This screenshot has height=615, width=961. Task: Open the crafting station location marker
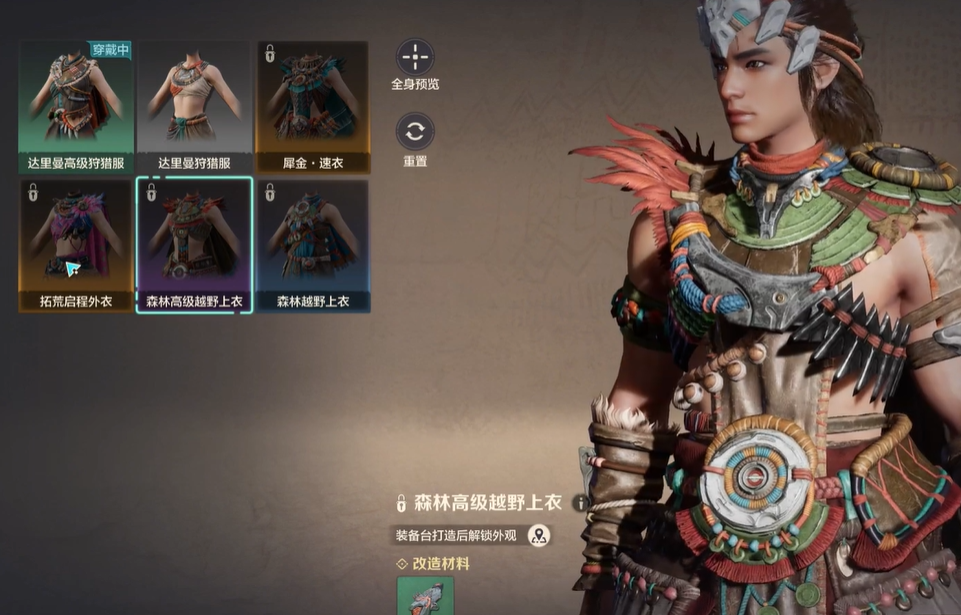pyautogui.click(x=539, y=535)
